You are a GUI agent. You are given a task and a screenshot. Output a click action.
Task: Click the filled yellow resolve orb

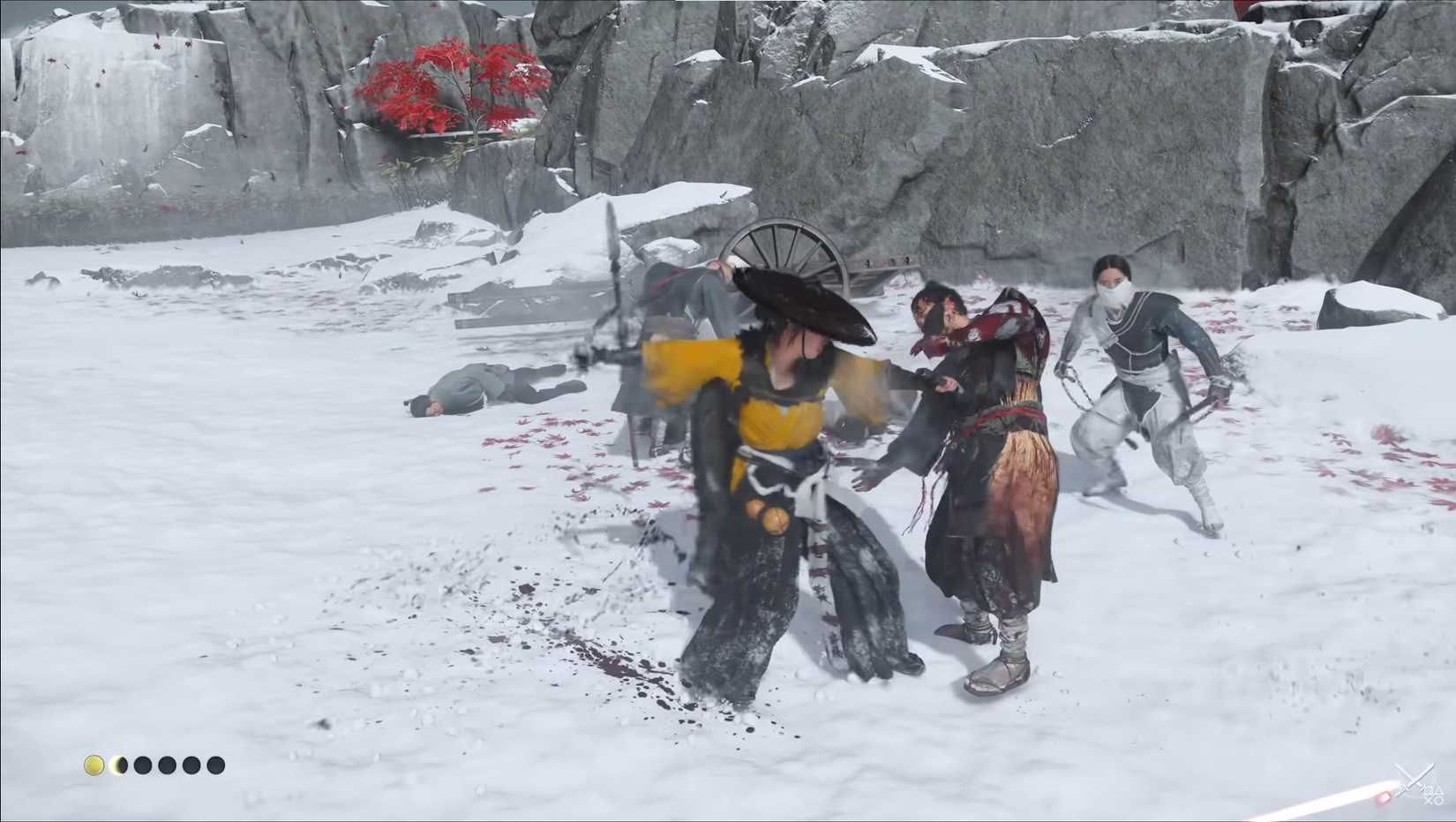[x=94, y=765]
